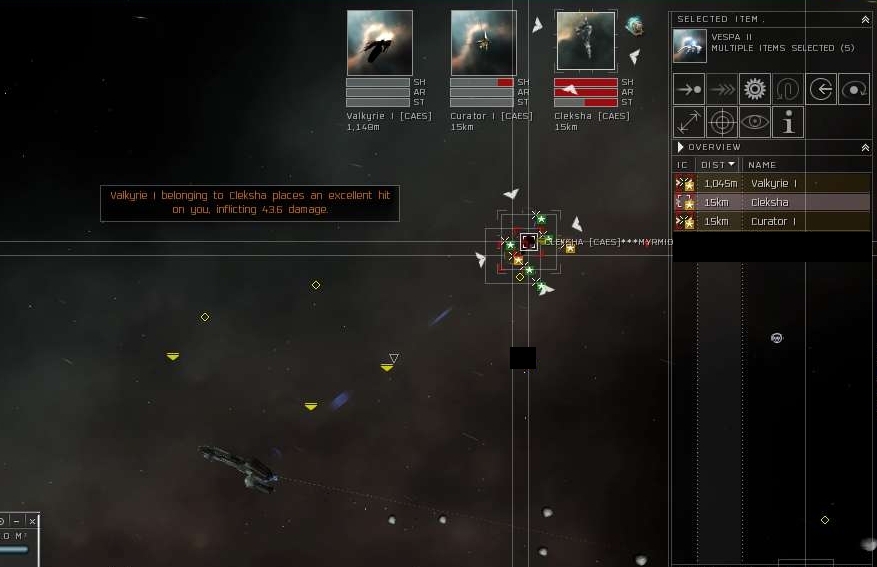Activate the gear-shaped action button
The image size is (877, 567).
(x=754, y=89)
